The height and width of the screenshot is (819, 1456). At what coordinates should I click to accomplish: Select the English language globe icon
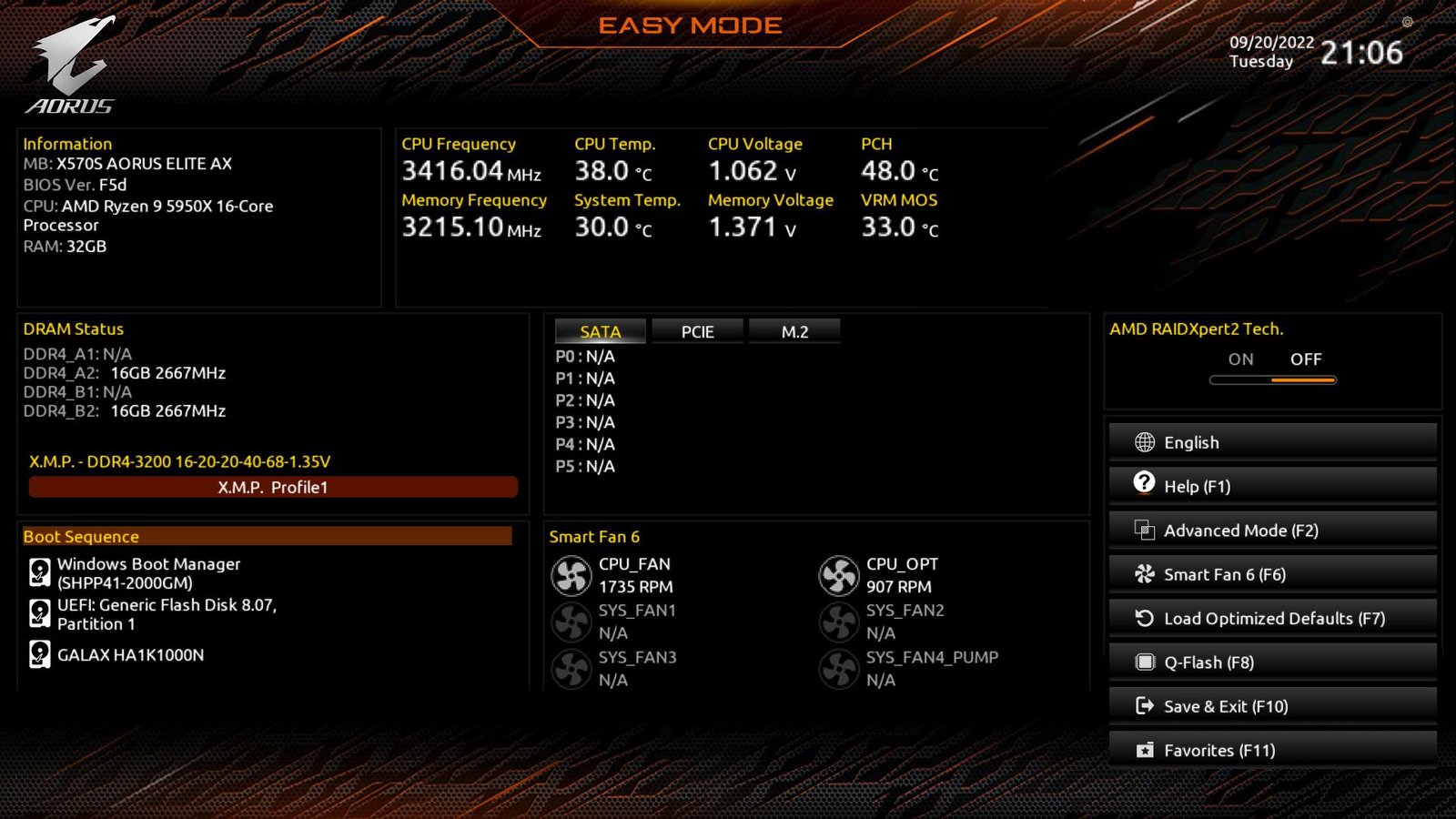(x=1143, y=441)
